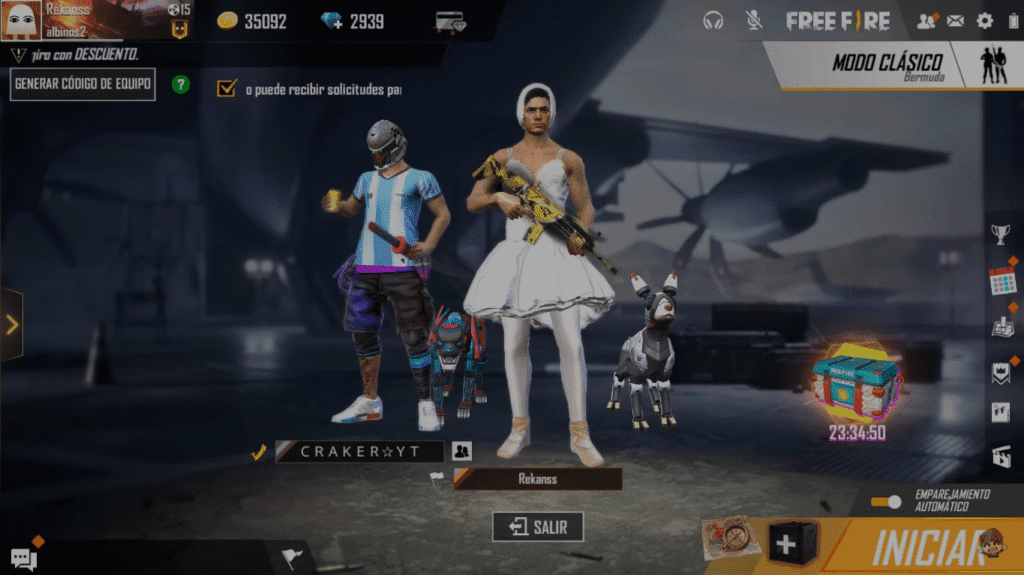Expand the left side panel arrow
Image resolution: width=1024 pixels, height=575 pixels.
click(x=12, y=324)
